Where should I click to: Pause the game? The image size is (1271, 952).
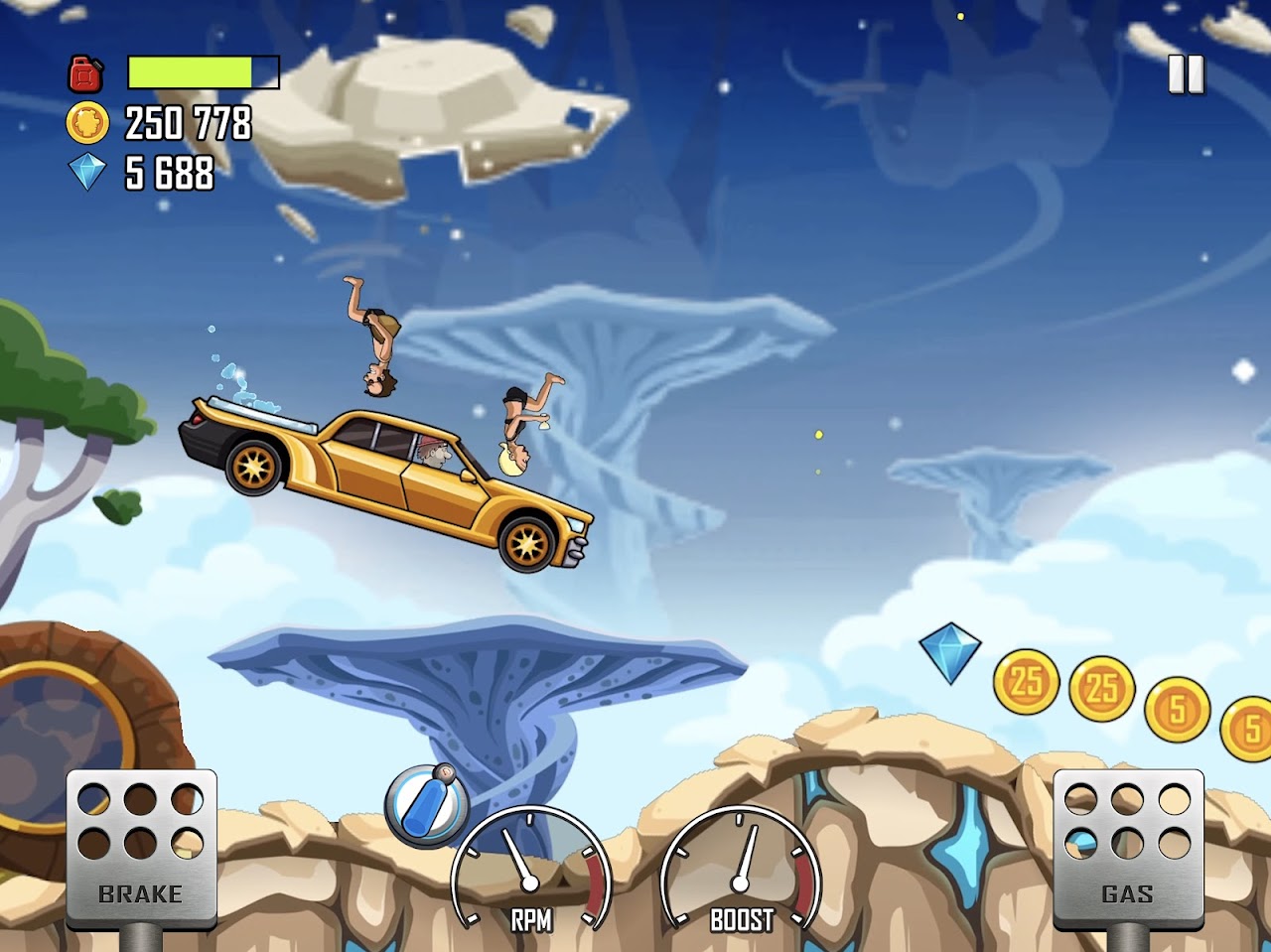point(1186,74)
